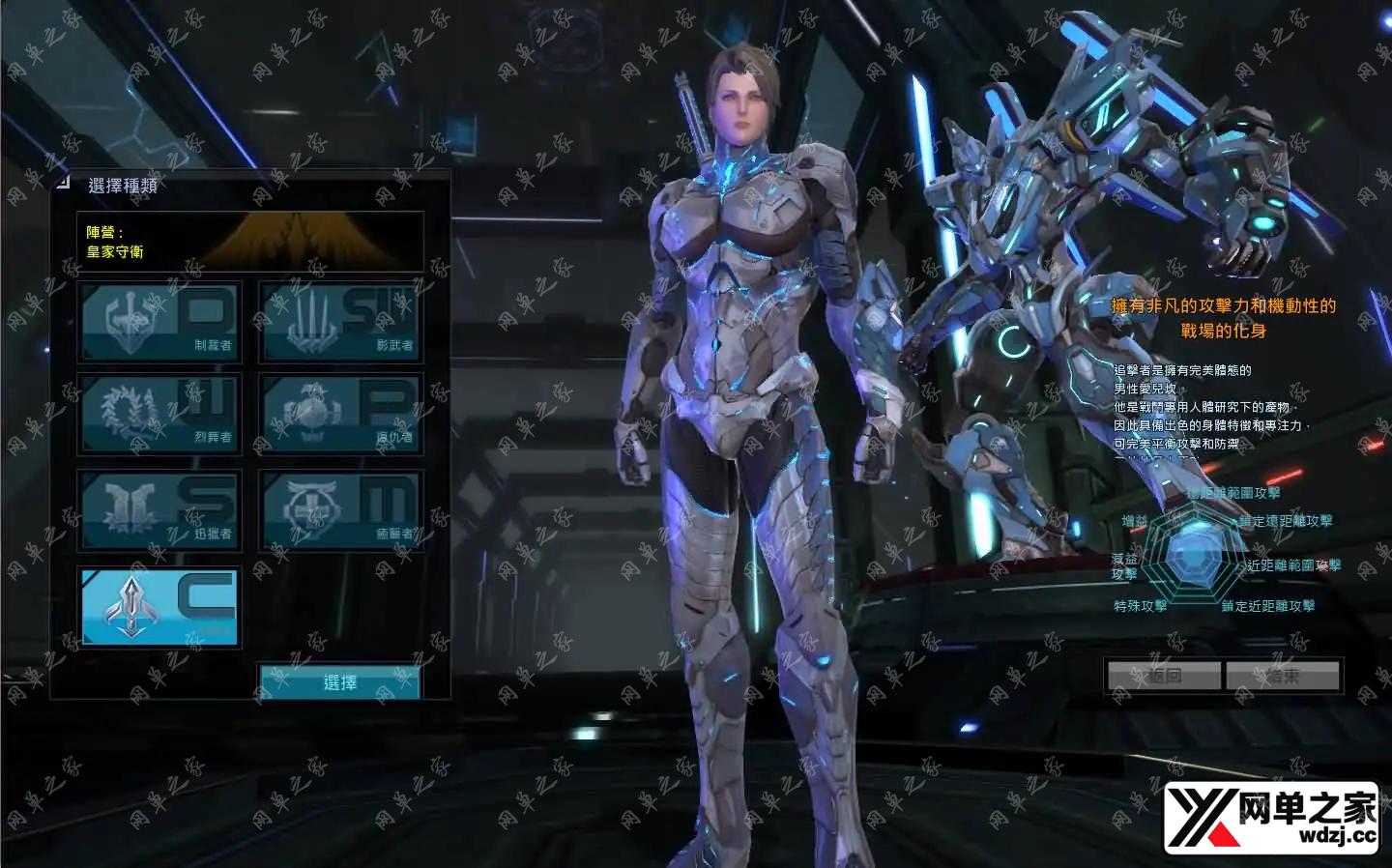Select the 制裁者 class tile
This screenshot has width=1392, height=868.
(159, 322)
